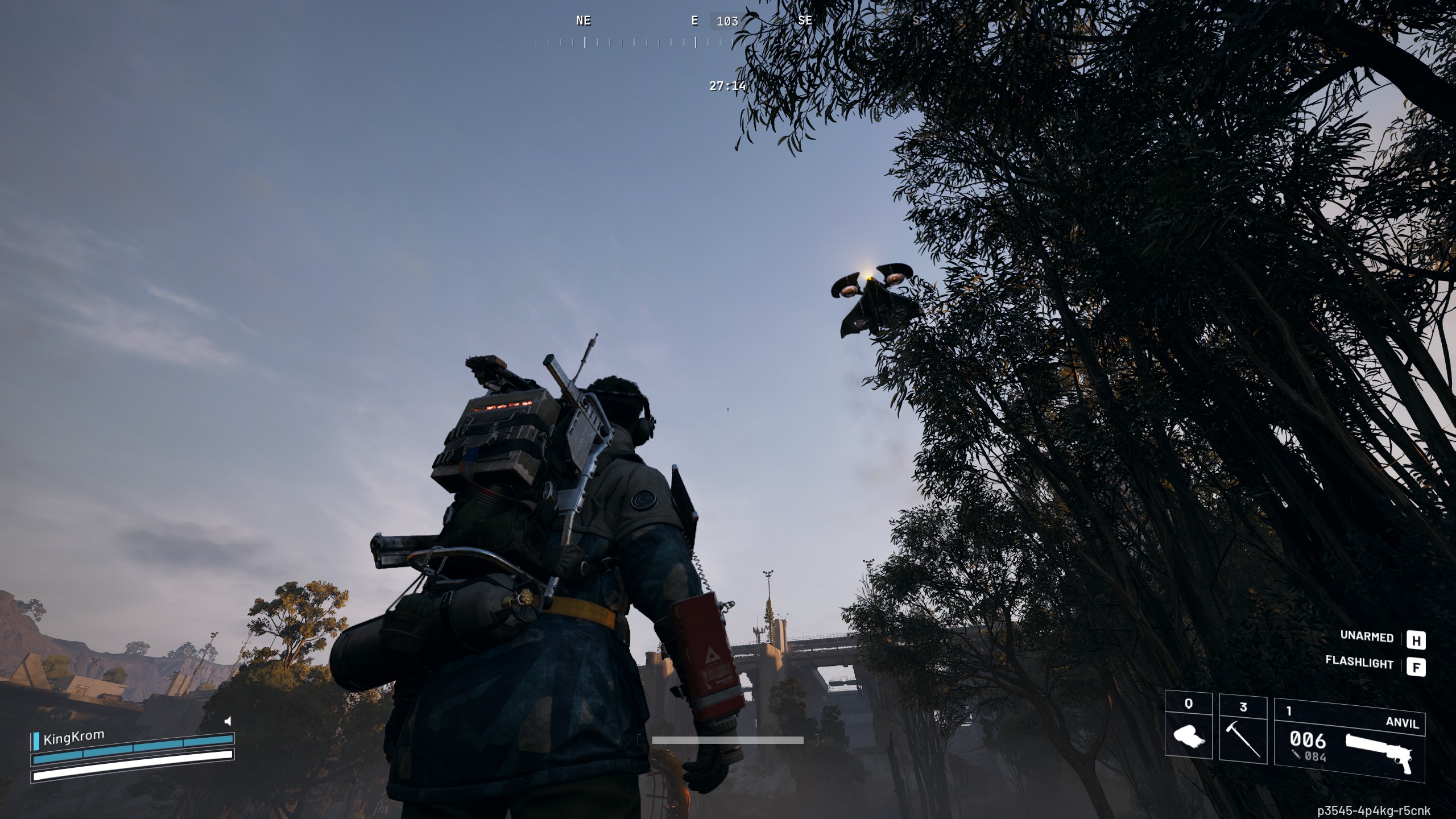Select the NE marker on the compass bar
Image resolution: width=1456 pixels, height=819 pixels.
582,21
